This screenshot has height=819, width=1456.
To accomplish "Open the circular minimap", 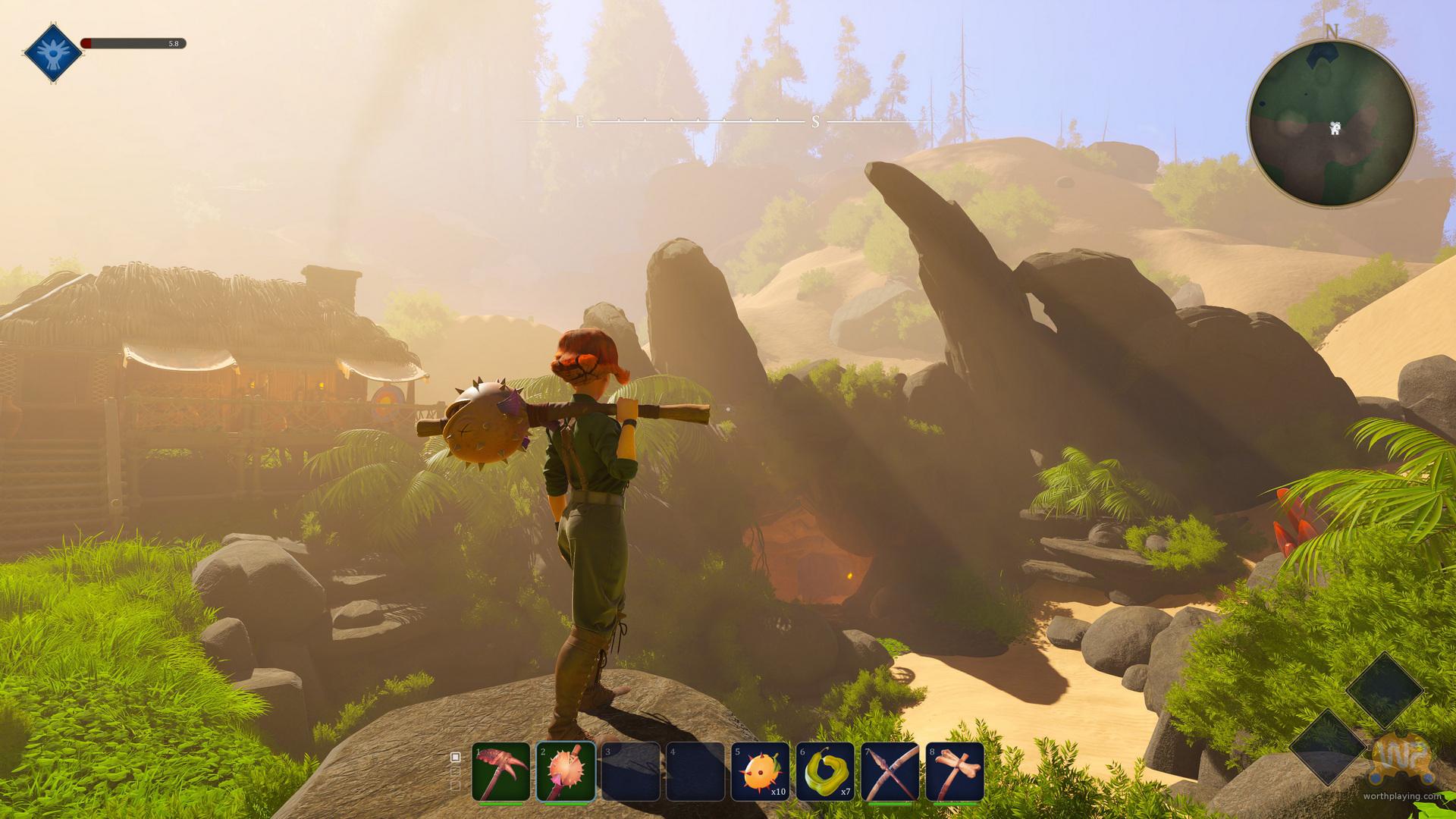I will coord(1332,124).
